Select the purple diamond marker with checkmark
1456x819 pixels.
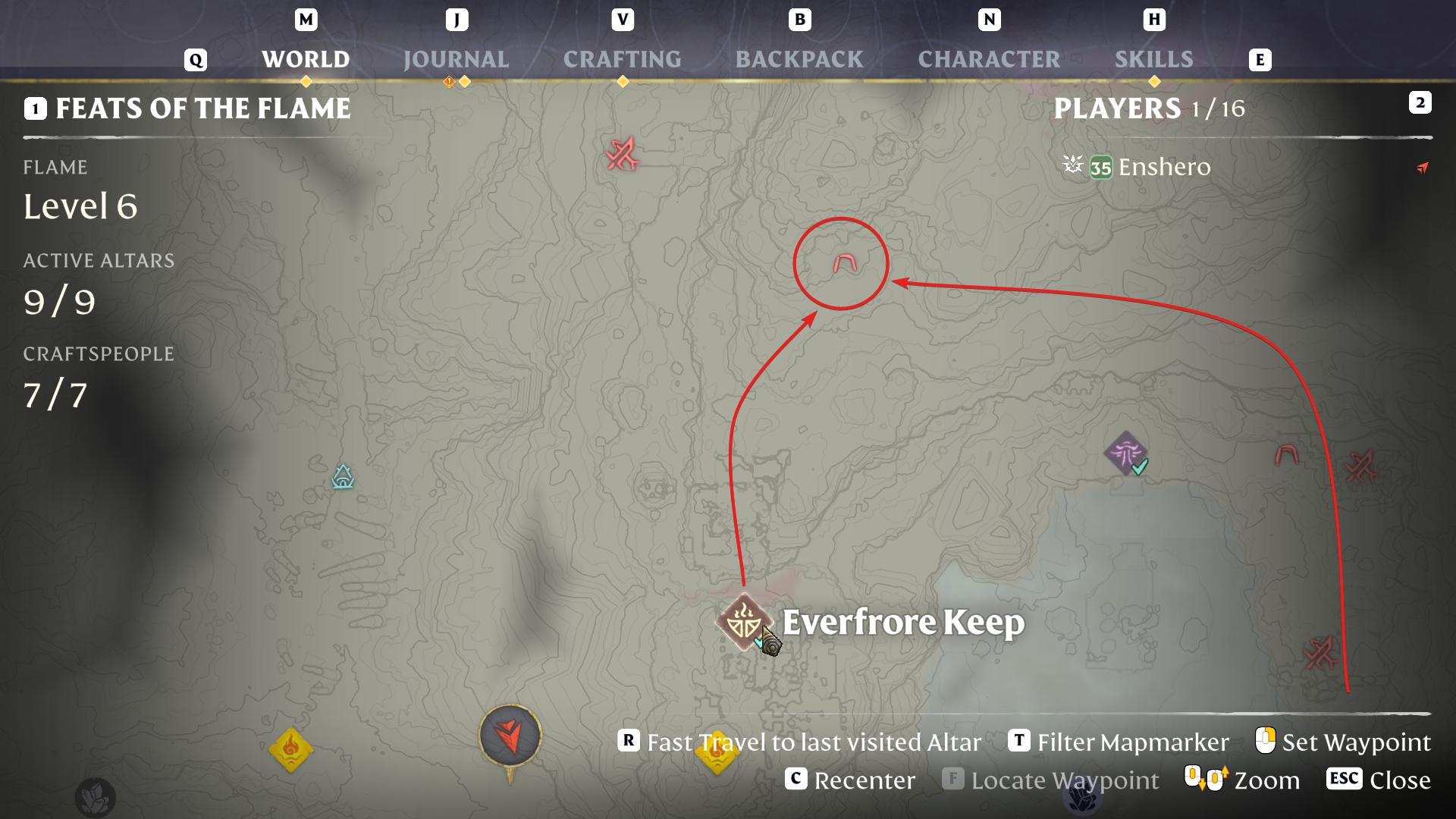click(x=1125, y=453)
